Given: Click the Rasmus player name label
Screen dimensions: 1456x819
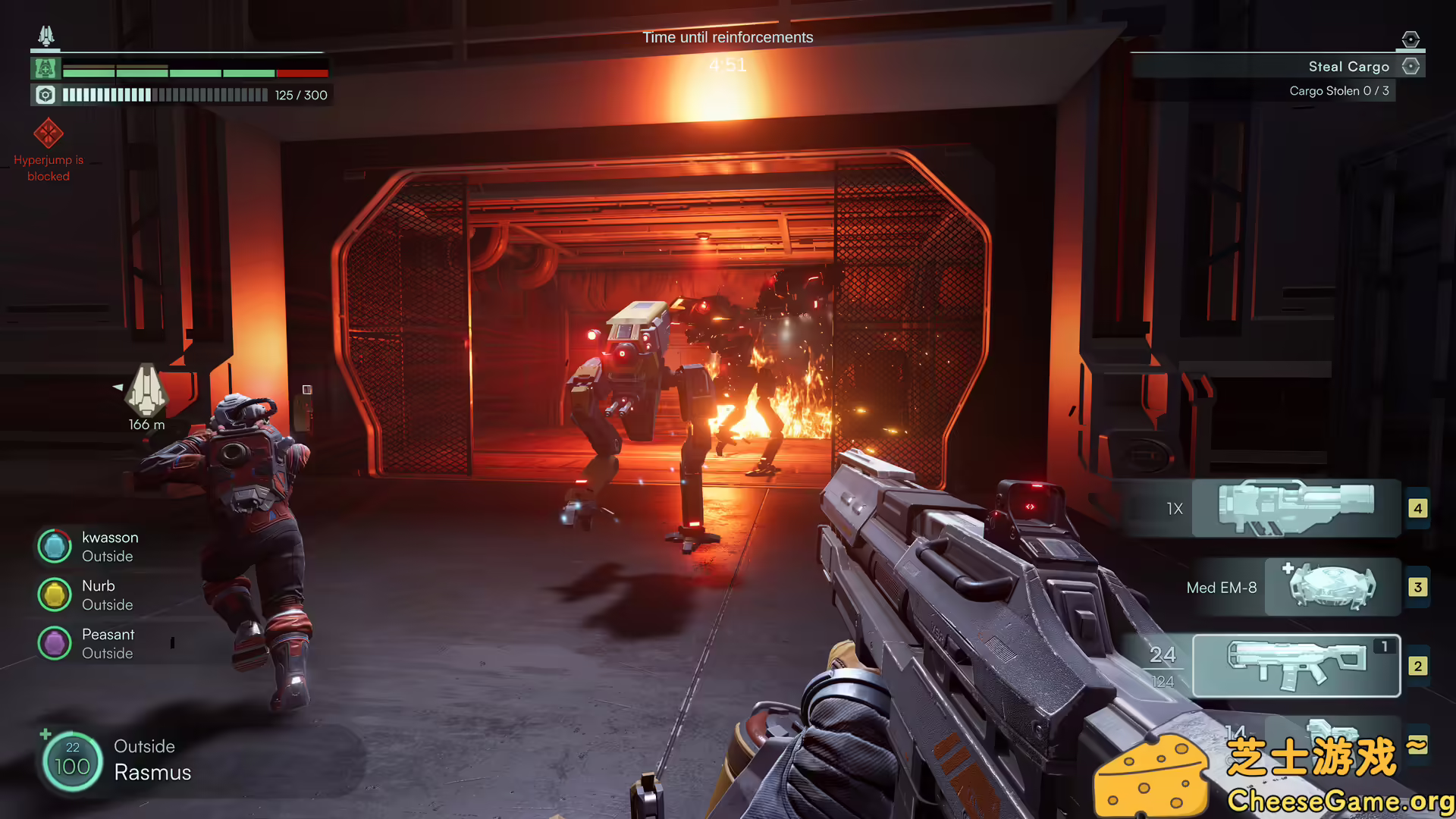Looking at the screenshot, I should (x=152, y=773).
